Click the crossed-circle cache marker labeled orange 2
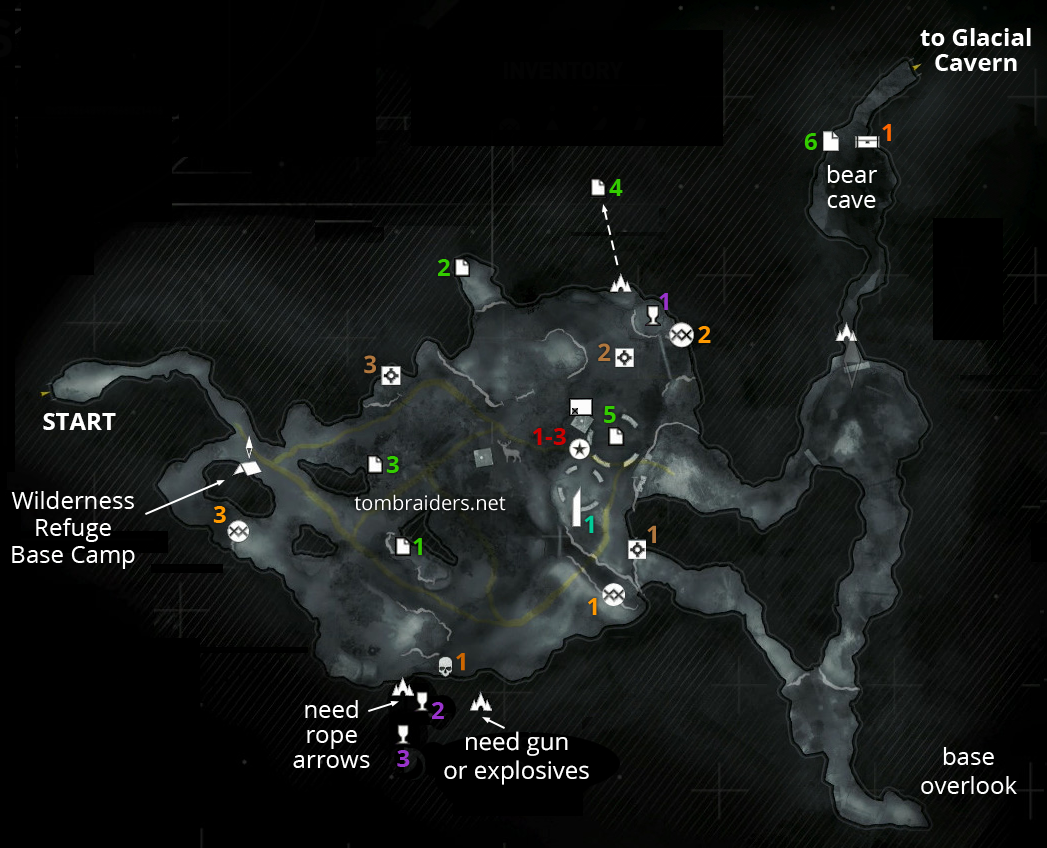Viewport: 1047px width, 848px height. [x=682, y=335]
